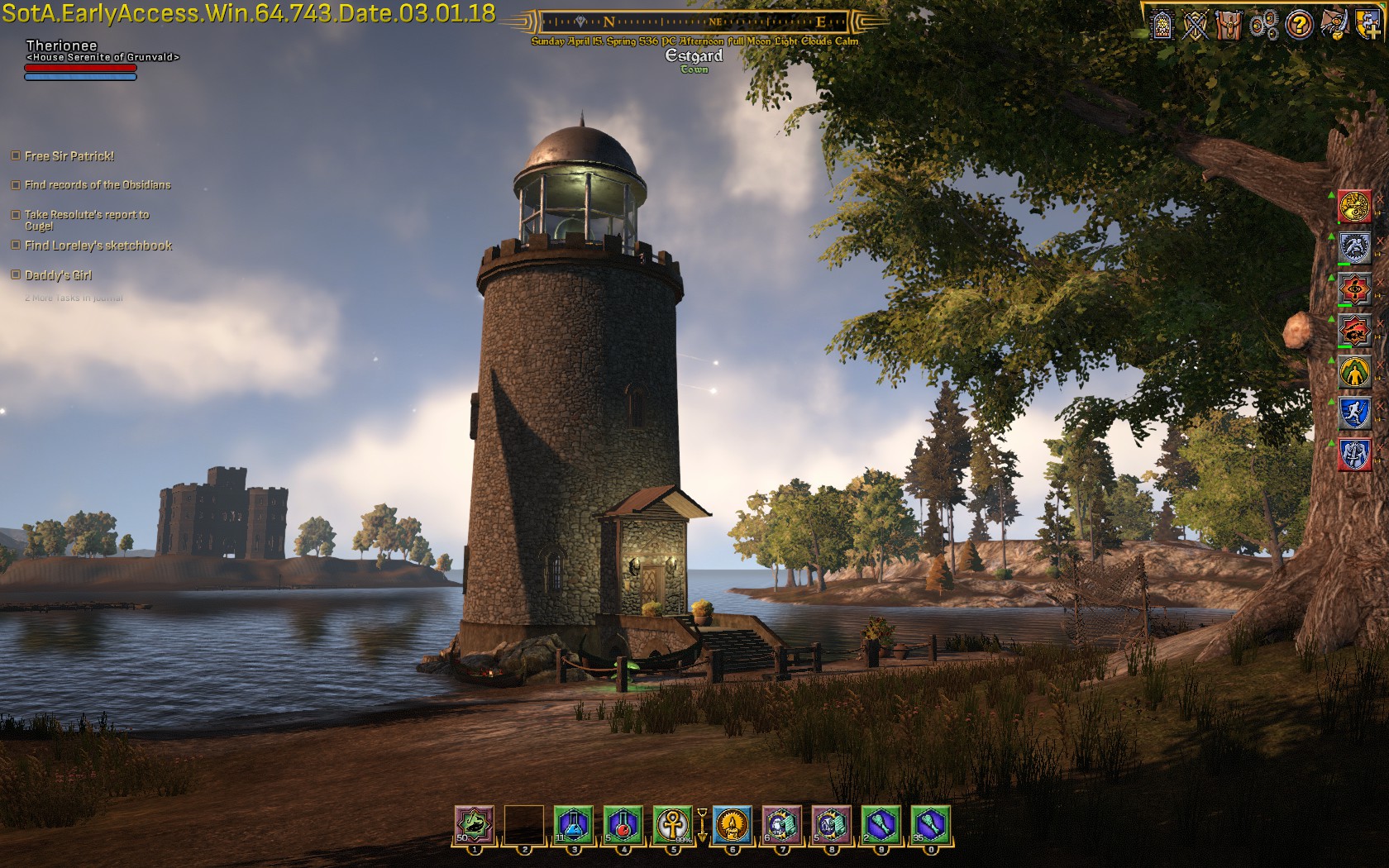Activate the candle light ability
Image resolution: width=1389 pixels, height=868 pixels.
(733, 824)
